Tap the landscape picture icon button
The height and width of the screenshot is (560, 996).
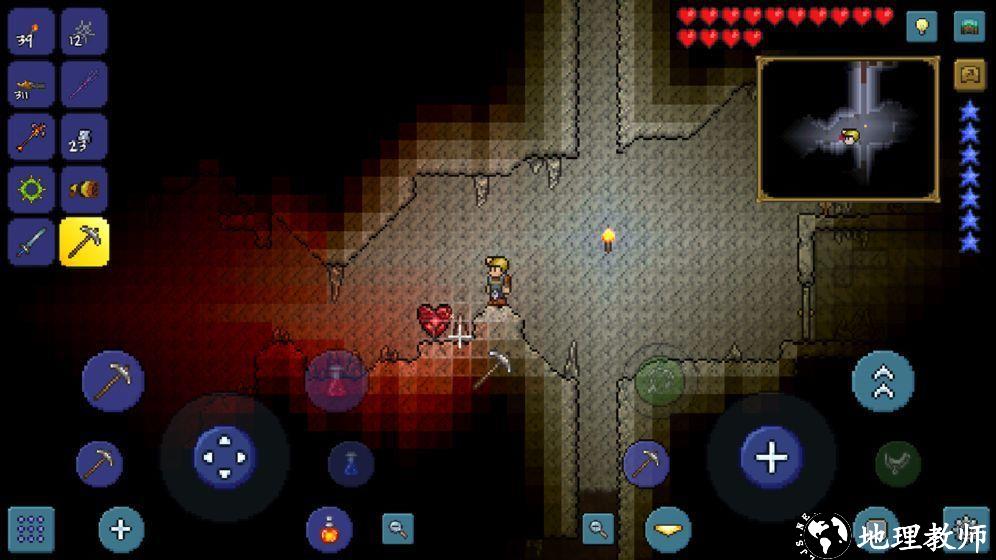tap(969, 26)
